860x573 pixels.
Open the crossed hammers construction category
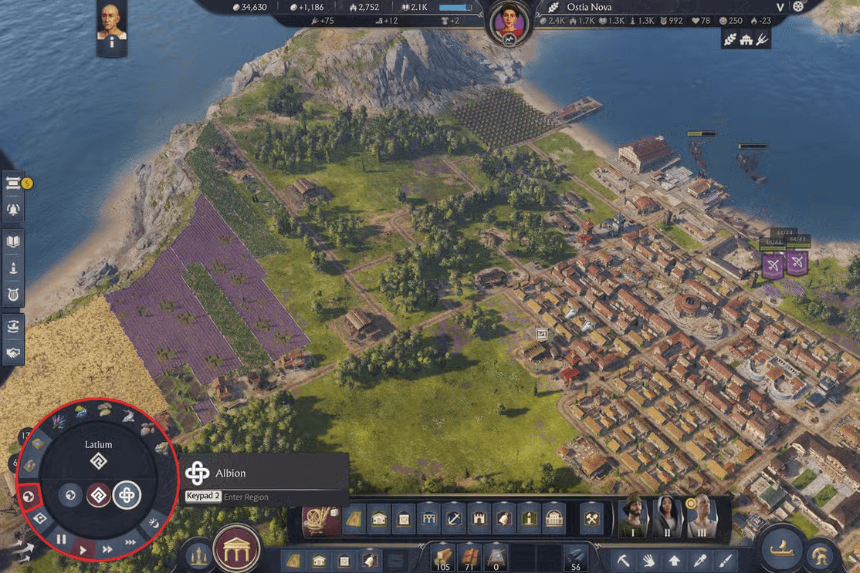click(592, 518)
